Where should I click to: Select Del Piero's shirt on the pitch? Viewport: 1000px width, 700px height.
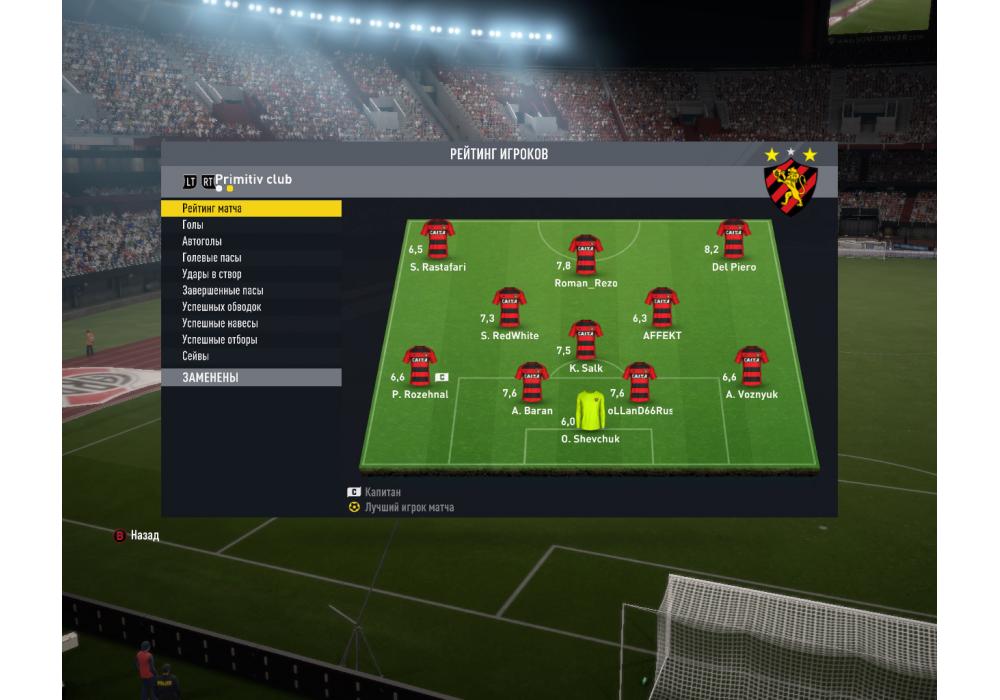pos(733,240)
